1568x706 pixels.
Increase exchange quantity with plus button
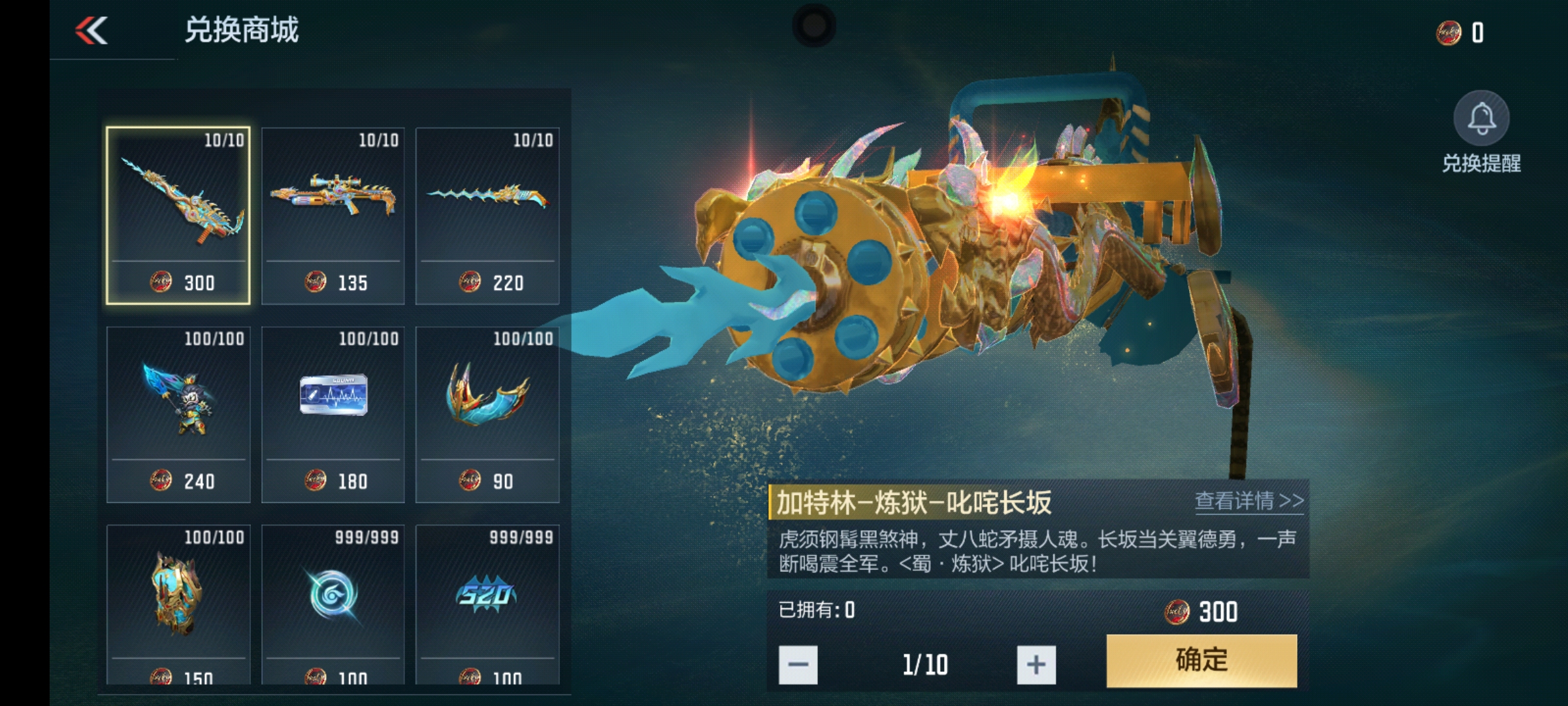point(1036,665)
